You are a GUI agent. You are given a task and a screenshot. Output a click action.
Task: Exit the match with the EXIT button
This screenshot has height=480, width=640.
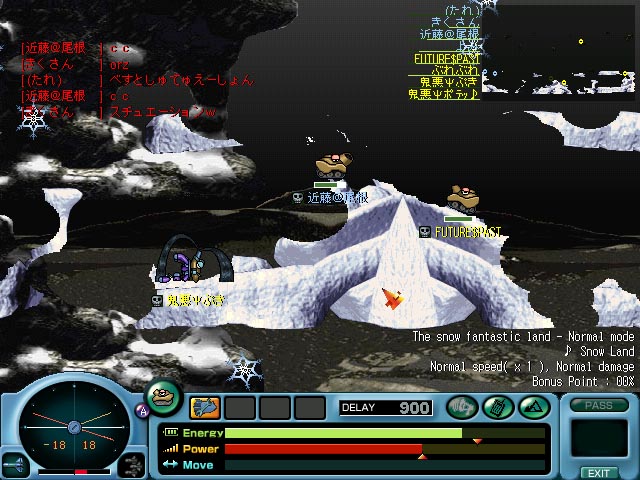pos(598,472)
